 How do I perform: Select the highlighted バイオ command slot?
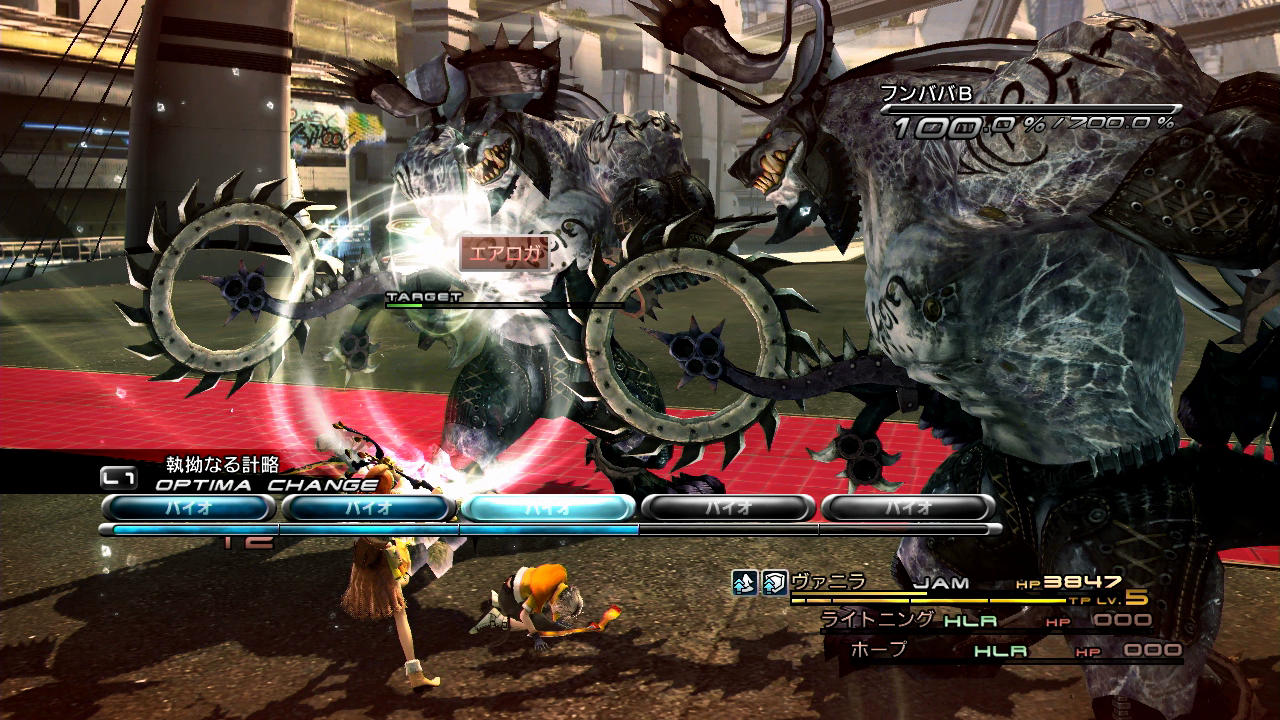click(548, 508)
